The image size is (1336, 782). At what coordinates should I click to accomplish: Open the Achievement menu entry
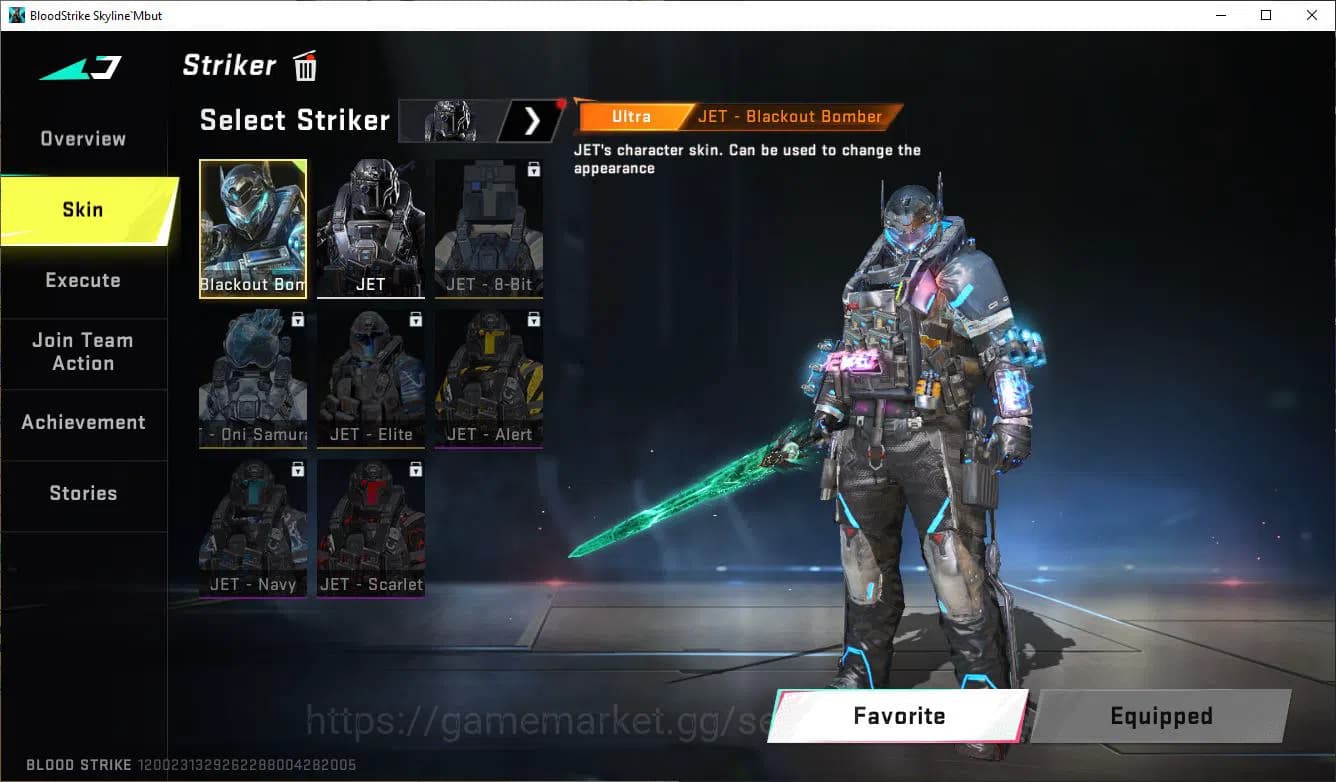(84, 422)
